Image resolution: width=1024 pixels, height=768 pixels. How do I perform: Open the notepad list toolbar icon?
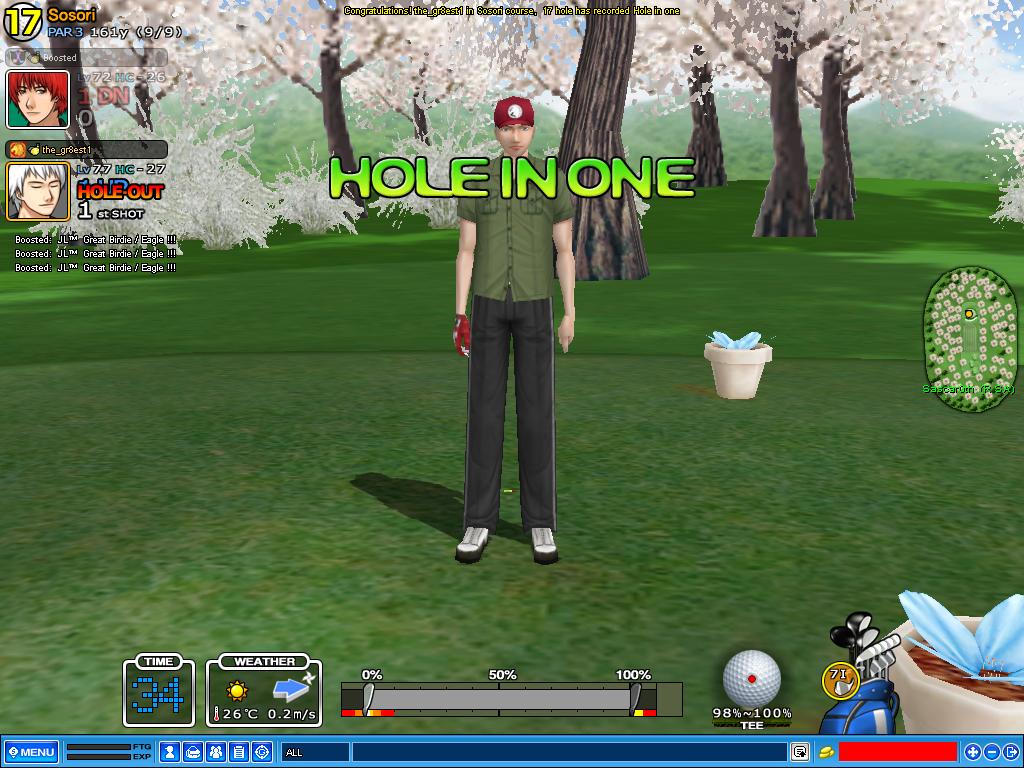239,752
